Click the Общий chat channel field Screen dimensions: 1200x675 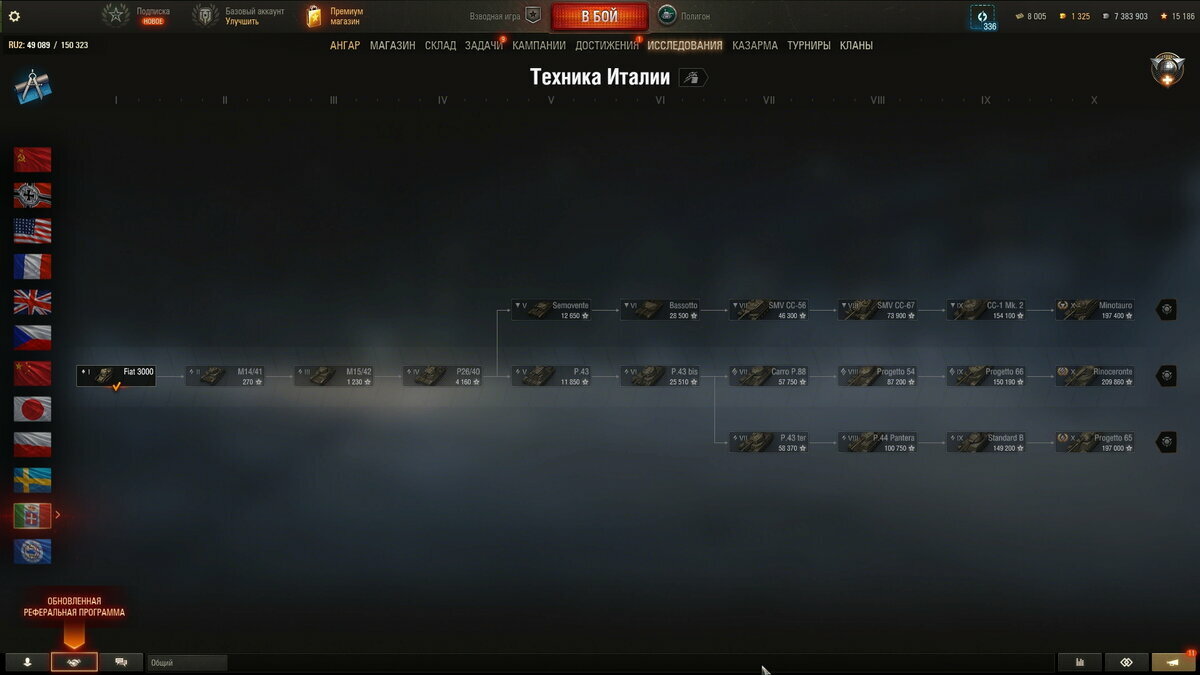pyautogui.click(x=187, y=662)
